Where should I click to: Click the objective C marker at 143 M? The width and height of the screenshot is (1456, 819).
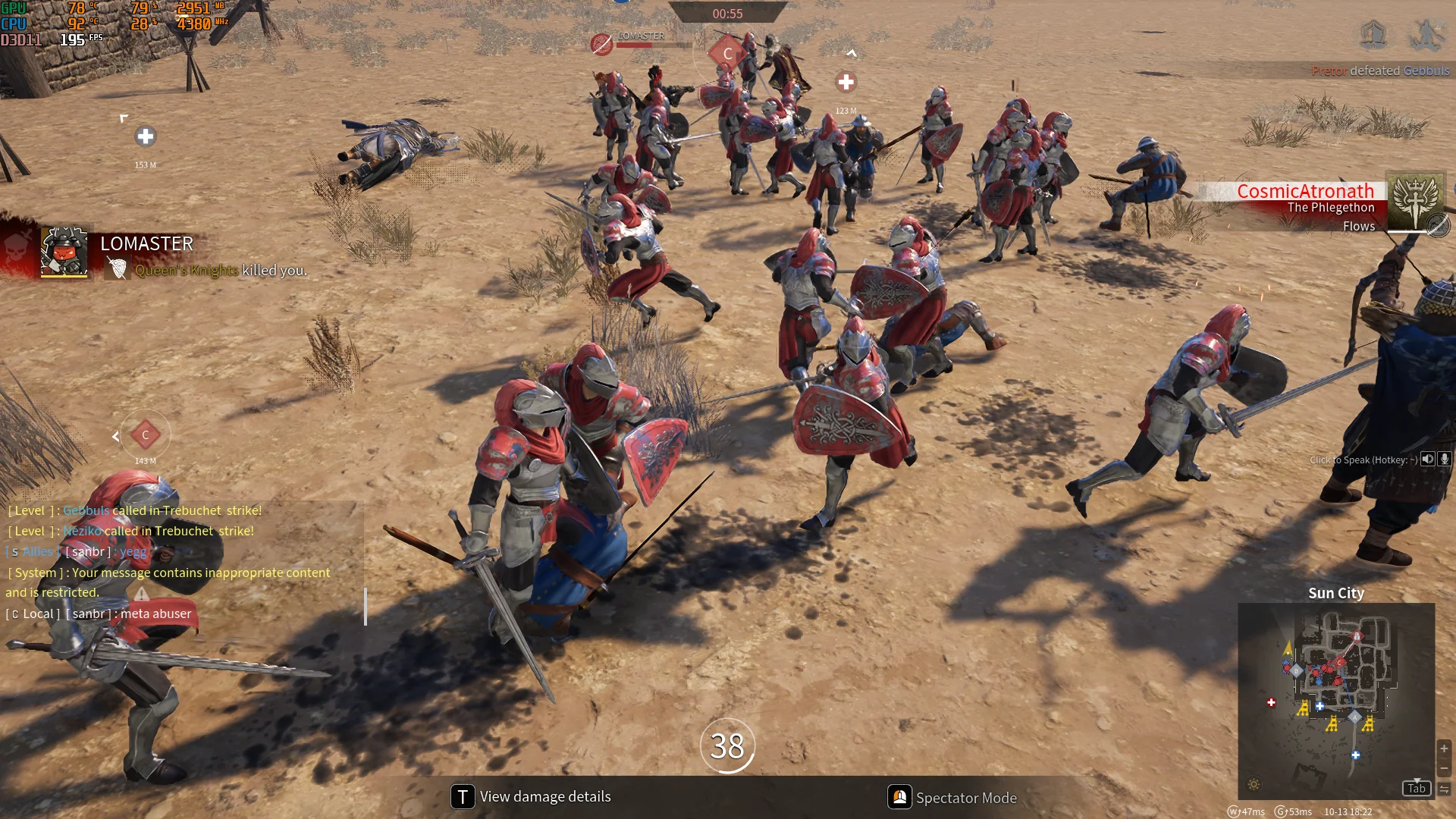pyautogui.click(x=146, y=435)
